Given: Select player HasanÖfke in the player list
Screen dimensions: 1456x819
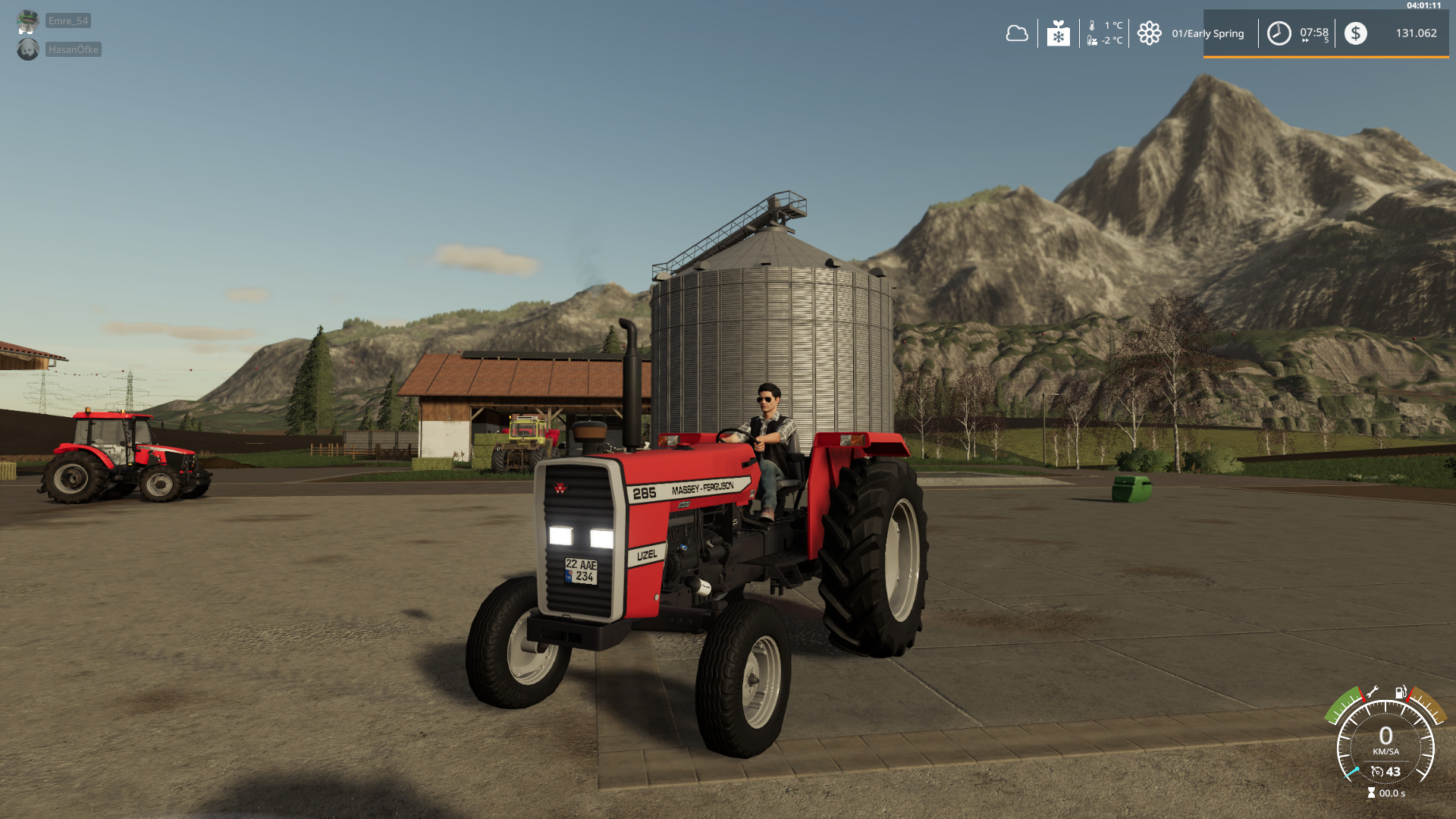Looking at the screenshot, I should click(73, 49).
